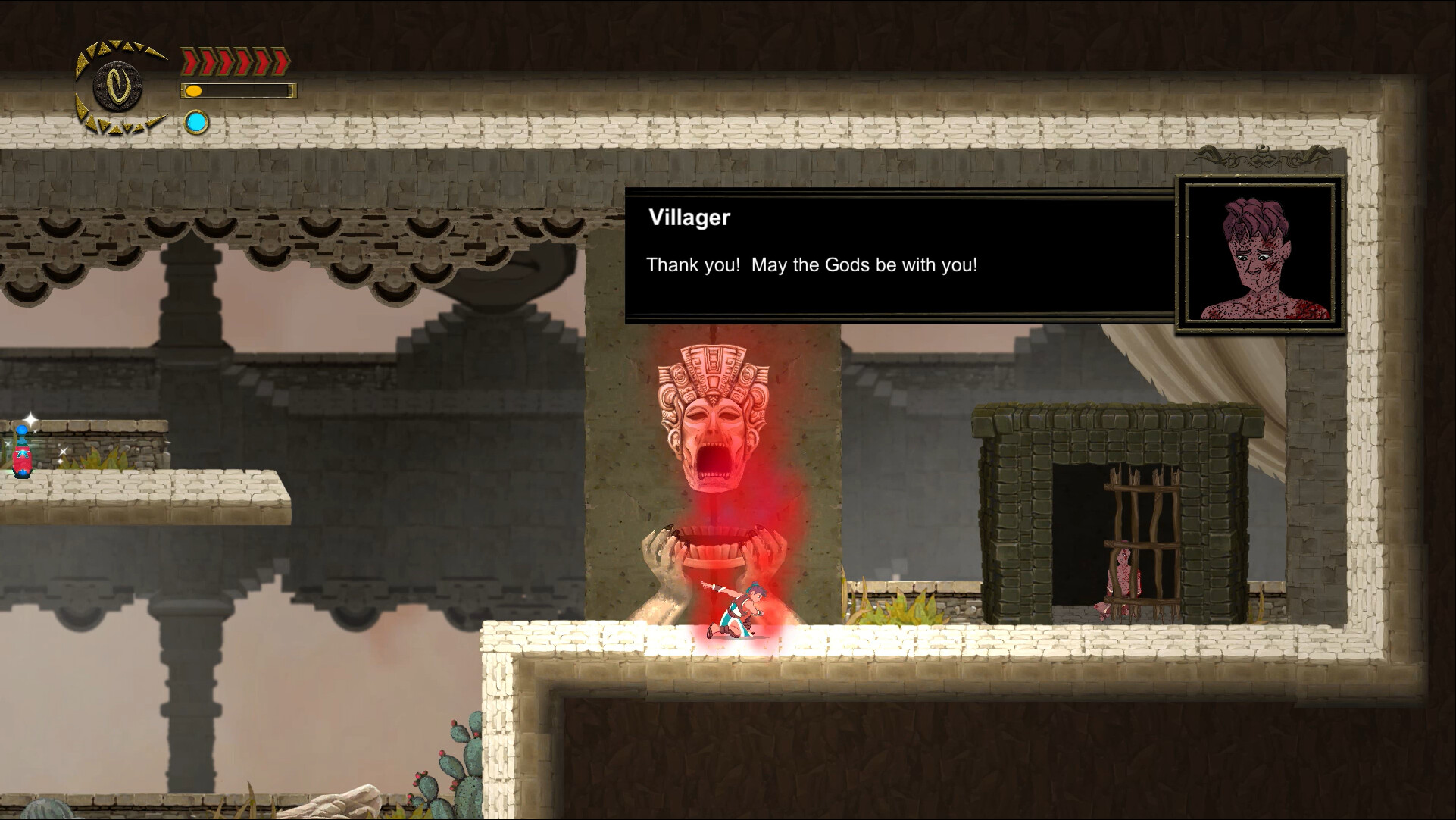Click the yellow progress bar under the health pips
This screenshot has height=820, width=1456.
pos(238,91)
